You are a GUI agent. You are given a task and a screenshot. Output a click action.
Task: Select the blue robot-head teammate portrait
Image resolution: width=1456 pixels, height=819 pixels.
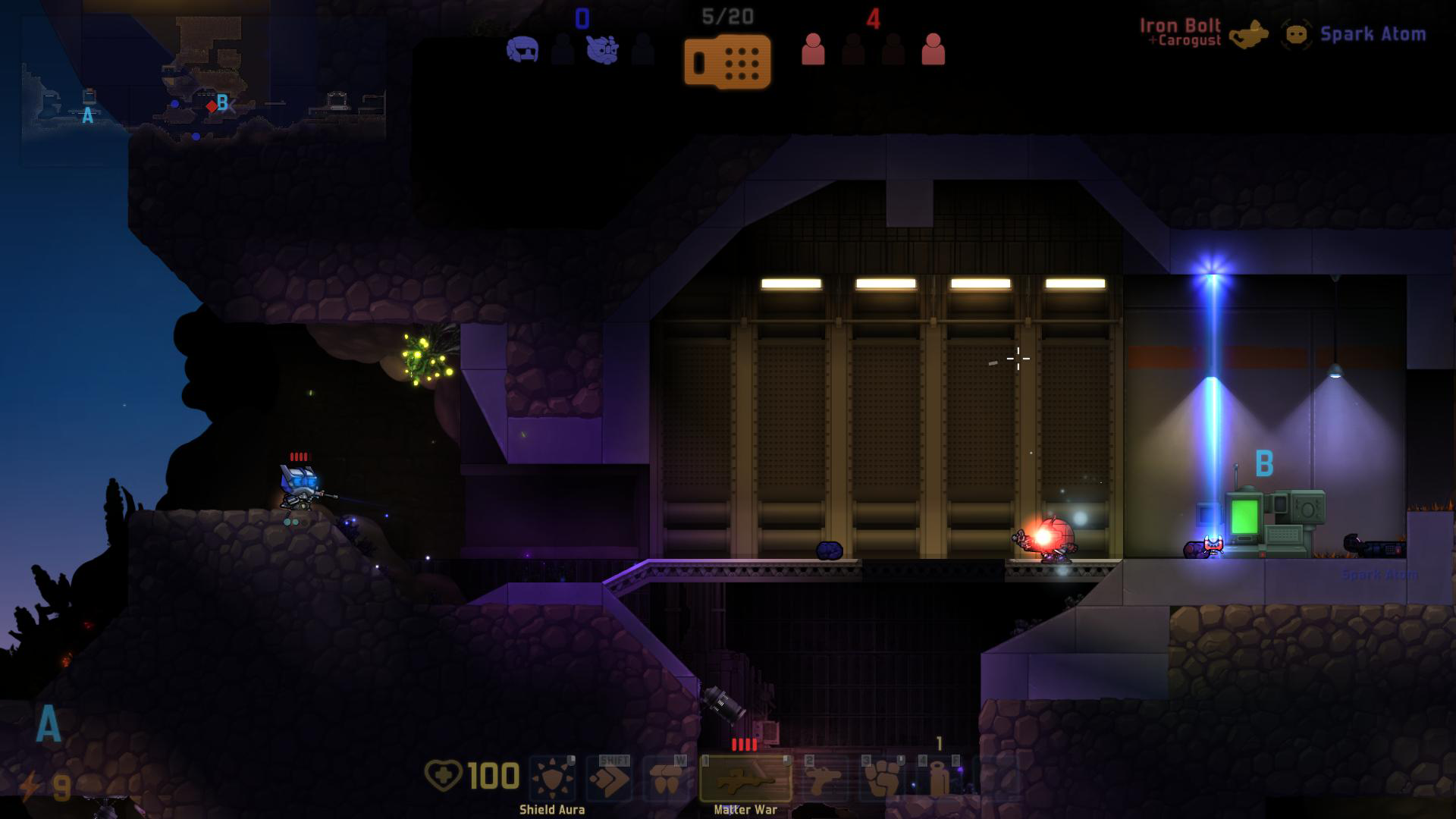(602, 50)
